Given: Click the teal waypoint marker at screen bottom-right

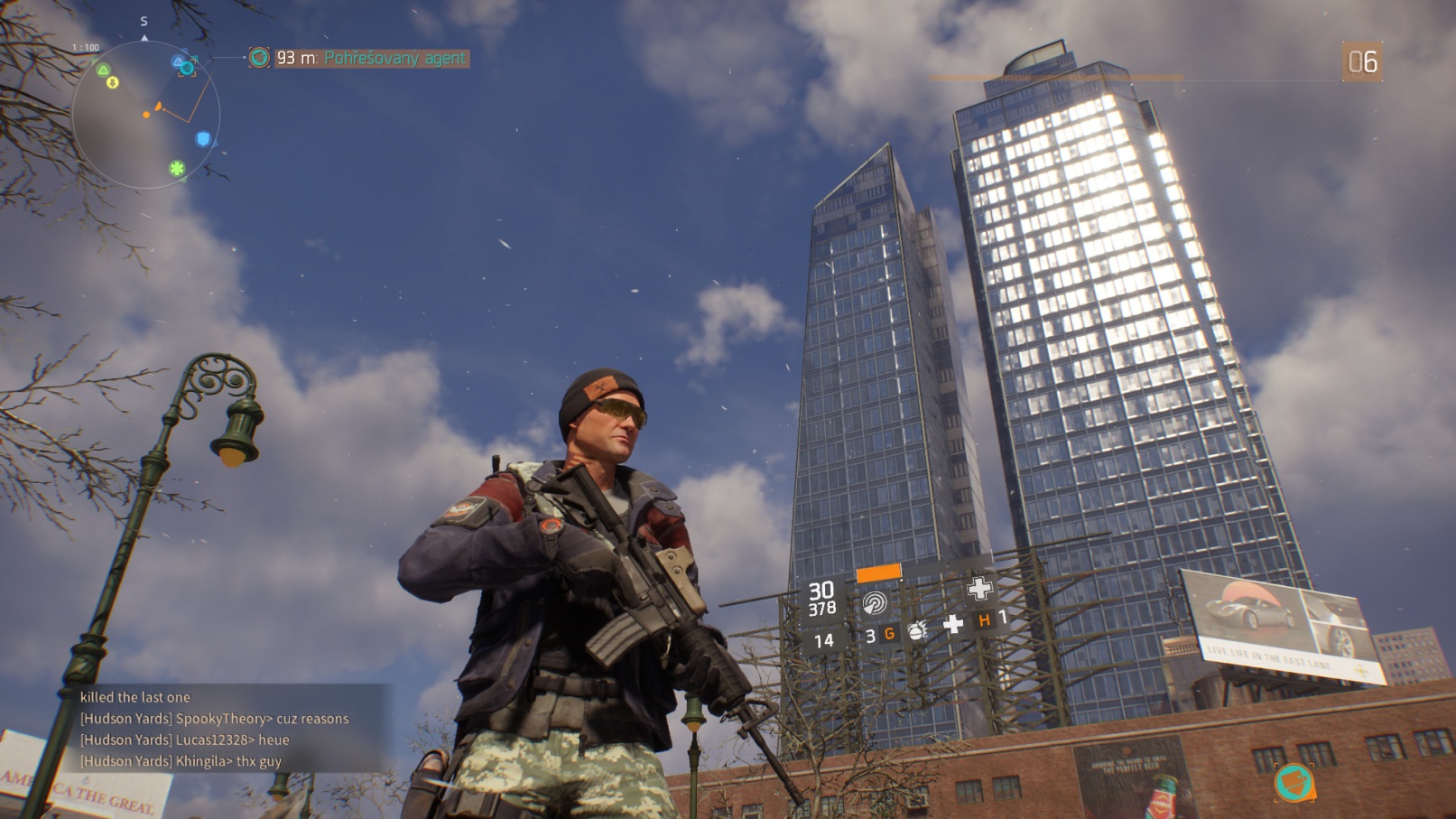Looking at the screenshot, I should tap(1294, 782).
